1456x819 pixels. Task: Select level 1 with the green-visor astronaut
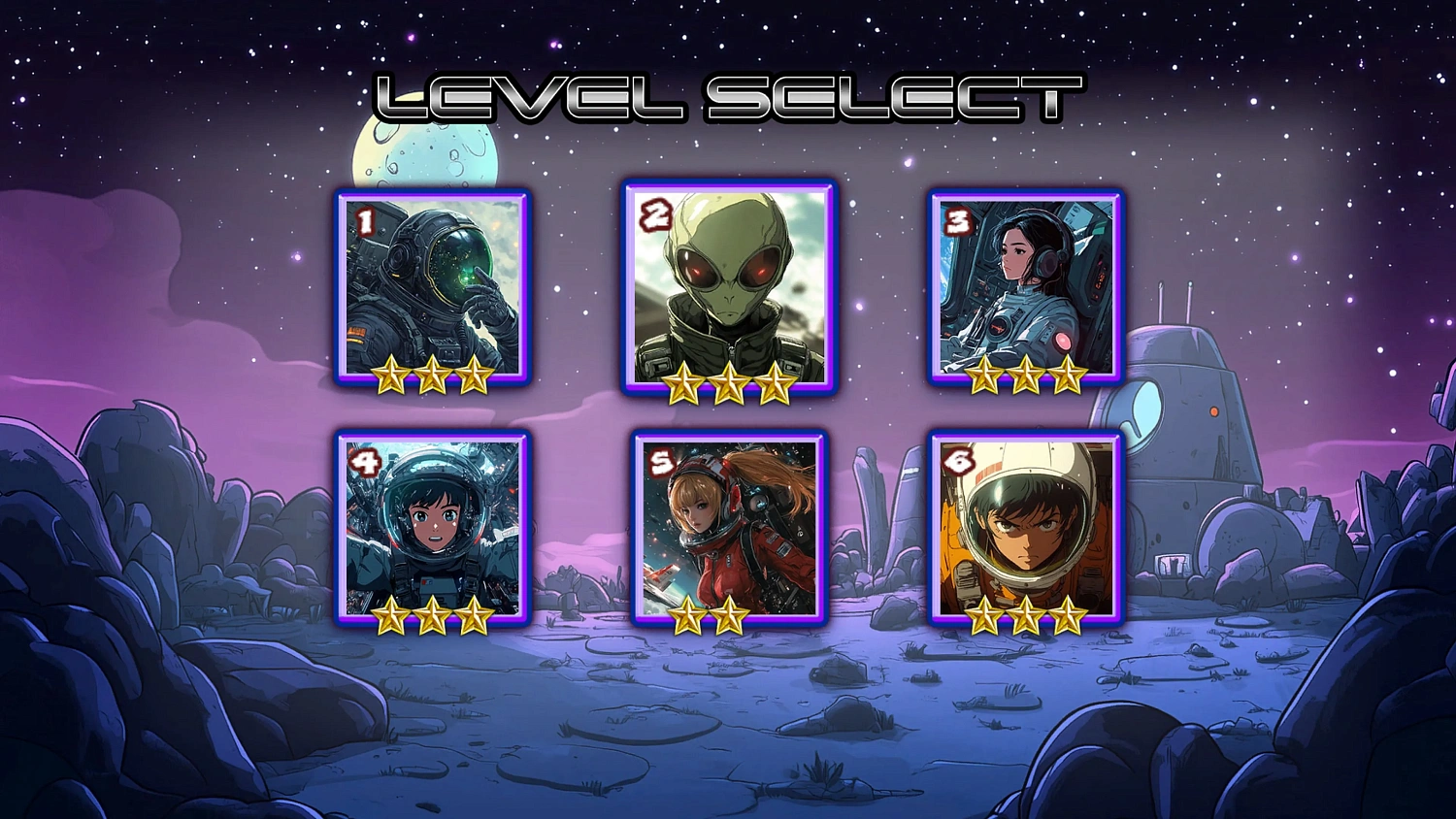[433, 287]
